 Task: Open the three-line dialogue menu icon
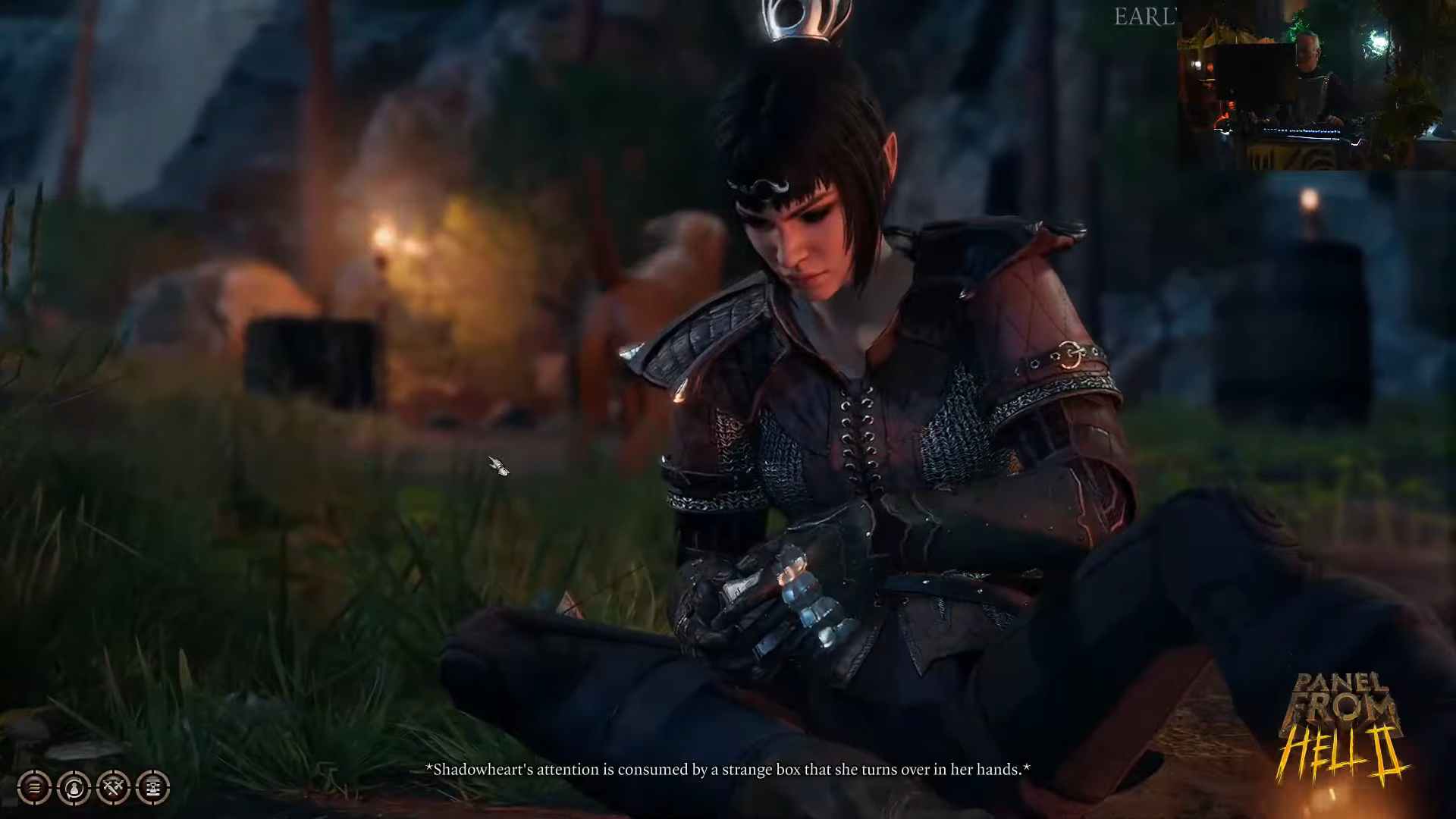pos(34,788)
